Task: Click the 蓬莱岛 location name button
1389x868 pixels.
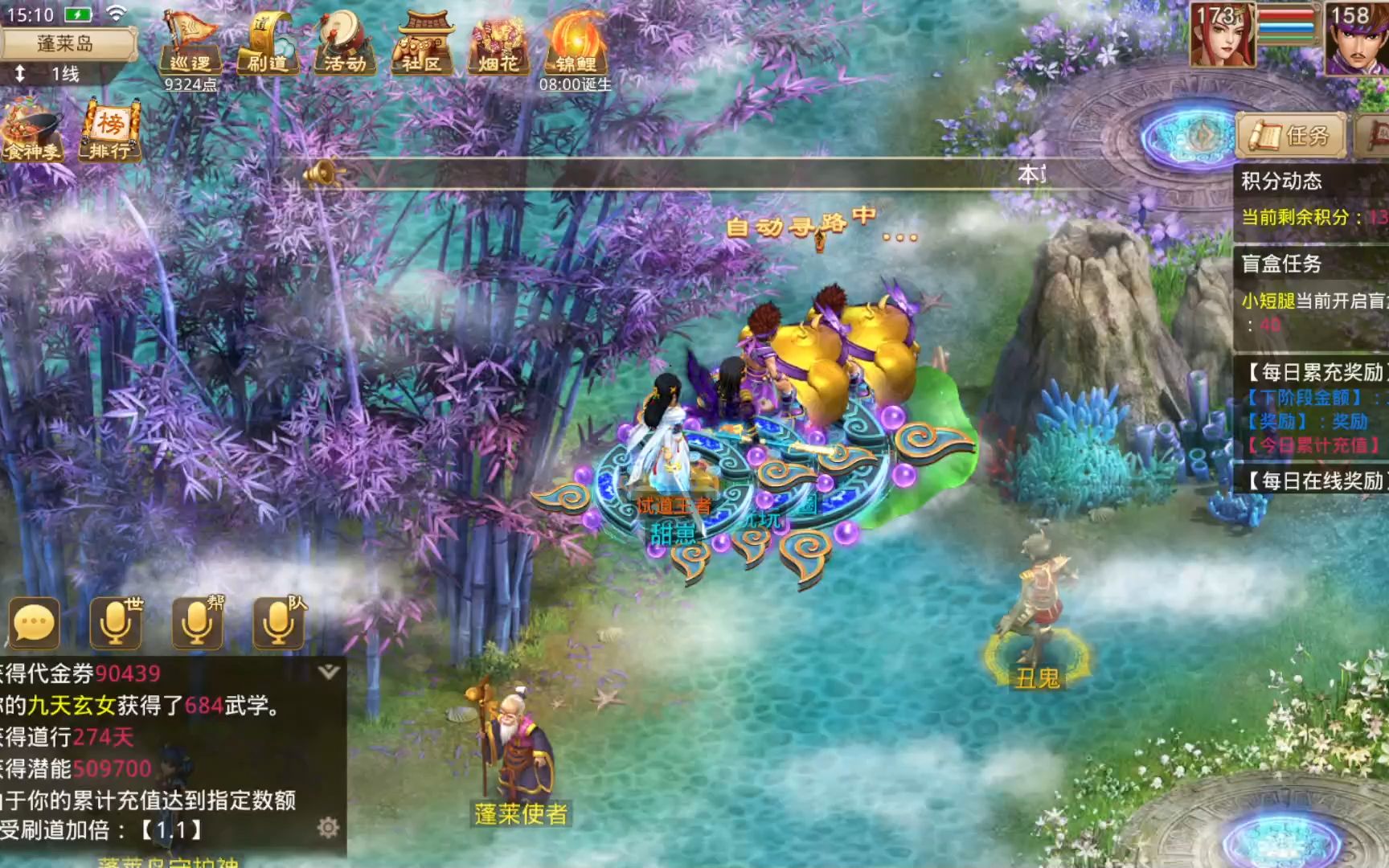Action: 66,43
